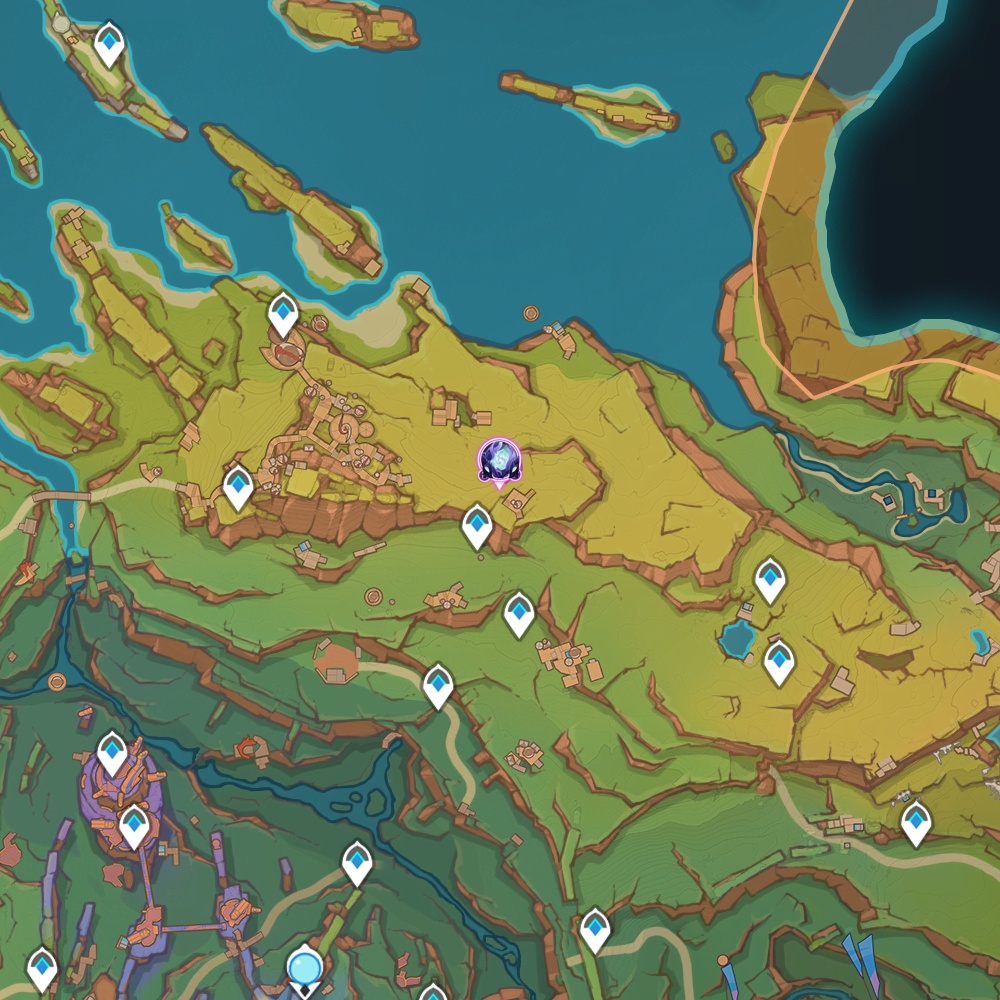The image size is (1000, 1000).
Task: Choose the teleport waypoint just below the boss marker
Action: 477,525
